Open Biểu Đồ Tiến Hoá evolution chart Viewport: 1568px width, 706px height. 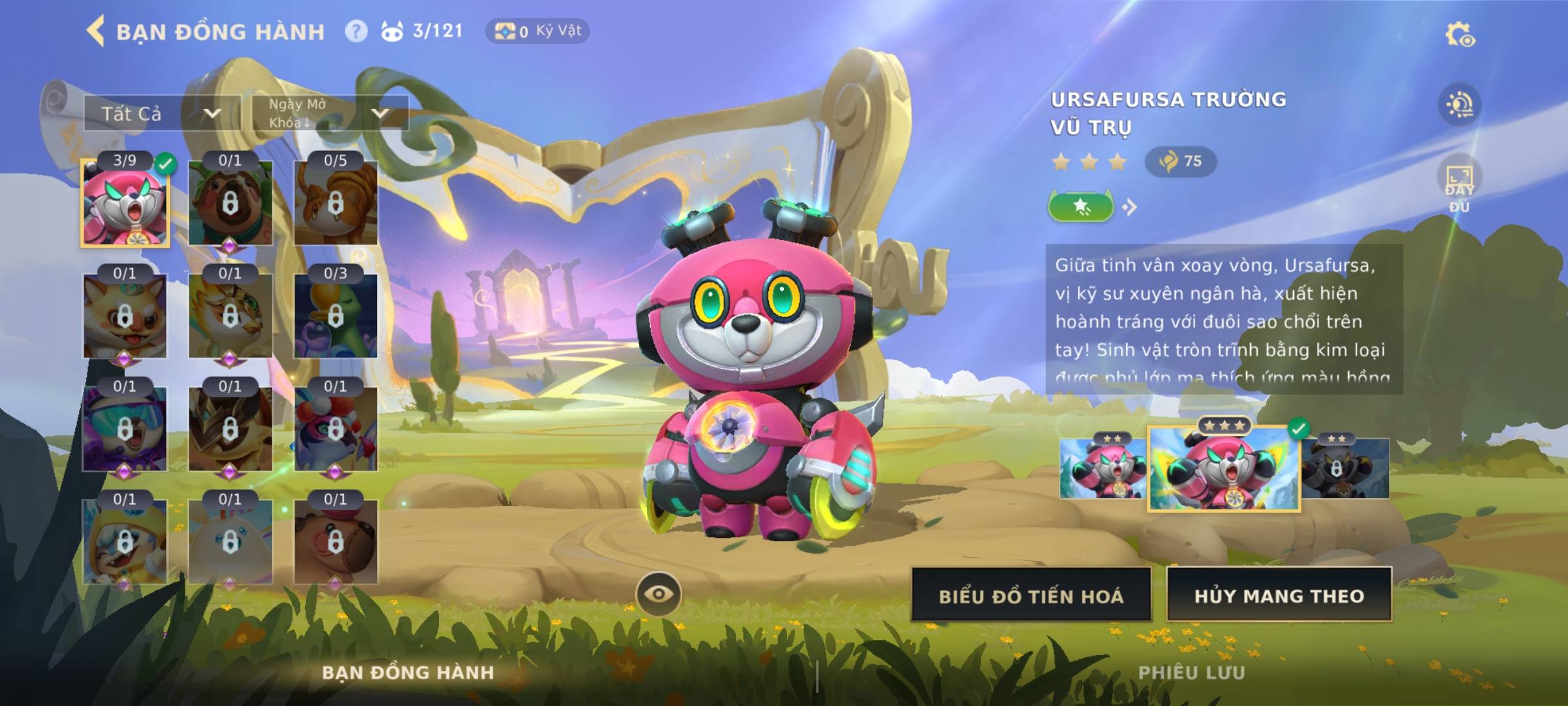pos(1031,596)
